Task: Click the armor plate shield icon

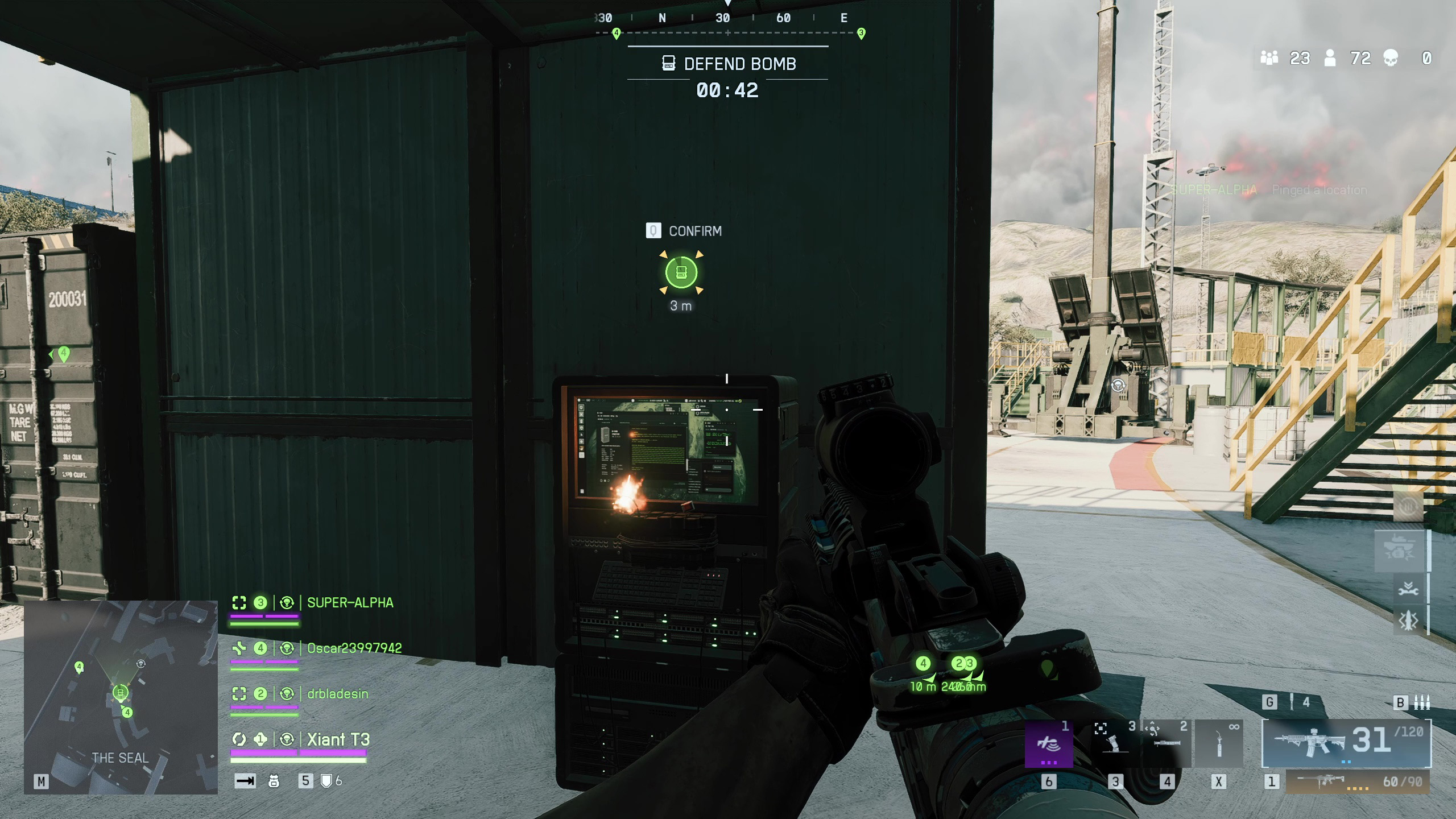Action: (x=326, y=781)
